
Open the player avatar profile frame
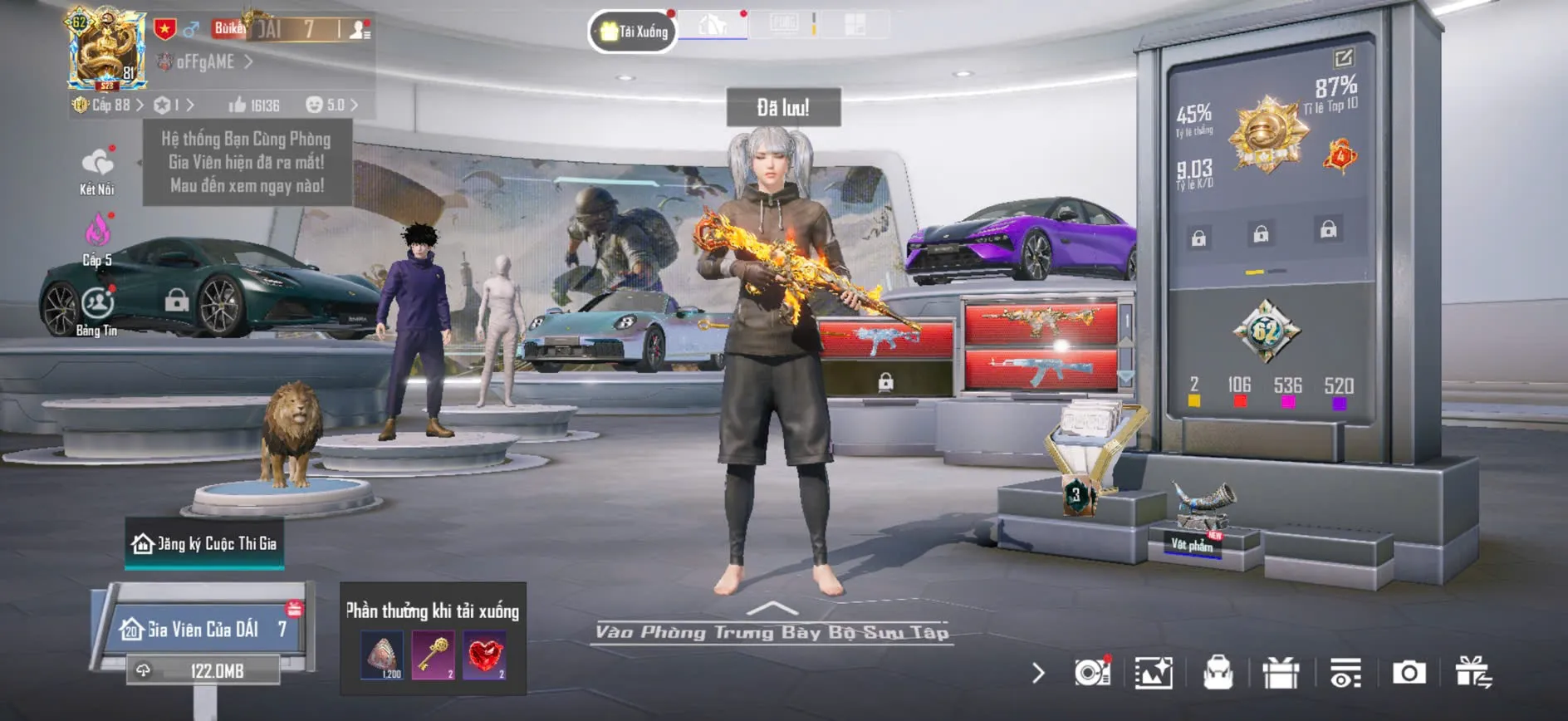coord(106,49)
